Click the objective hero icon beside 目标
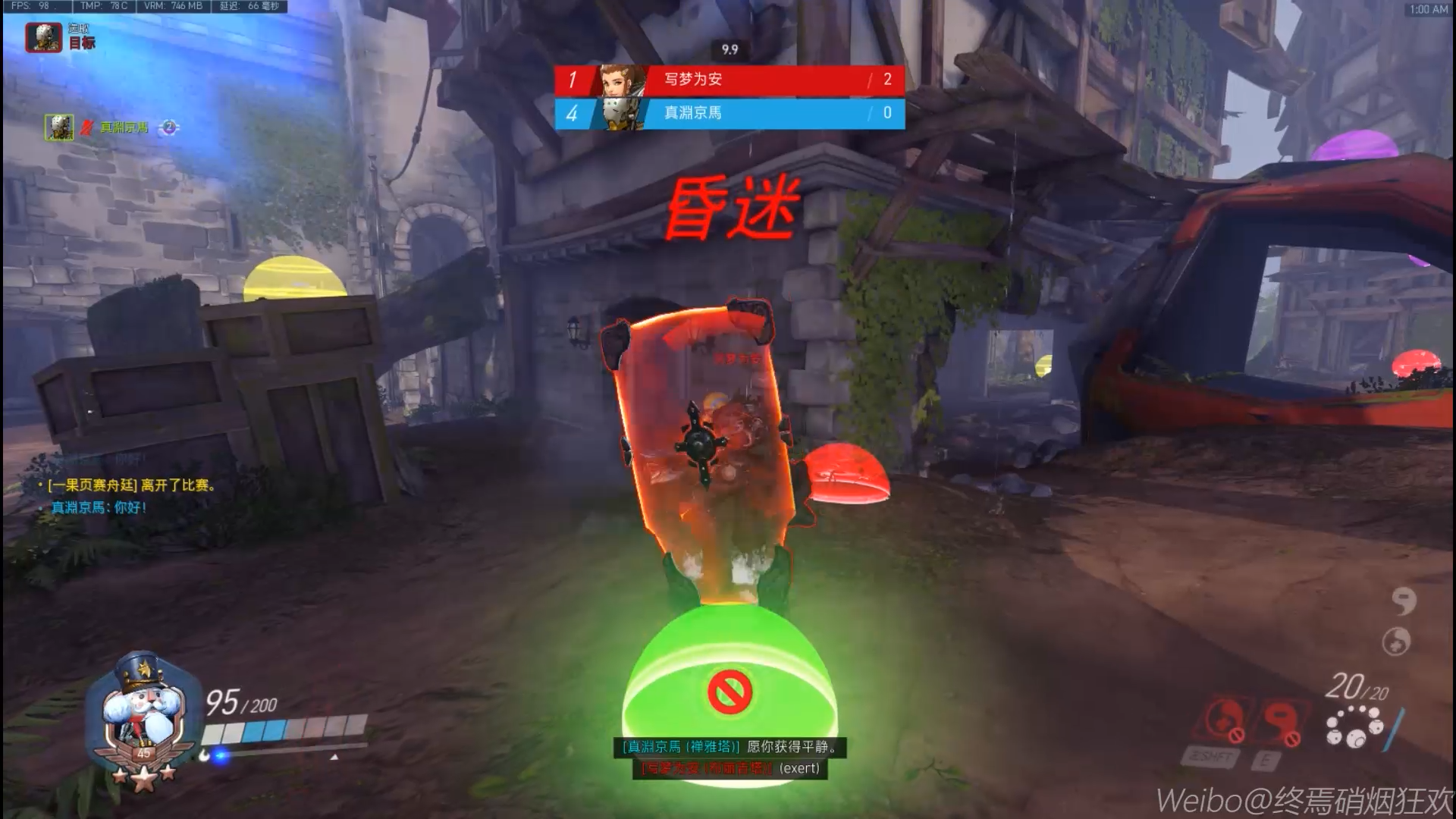 [43, 36]
